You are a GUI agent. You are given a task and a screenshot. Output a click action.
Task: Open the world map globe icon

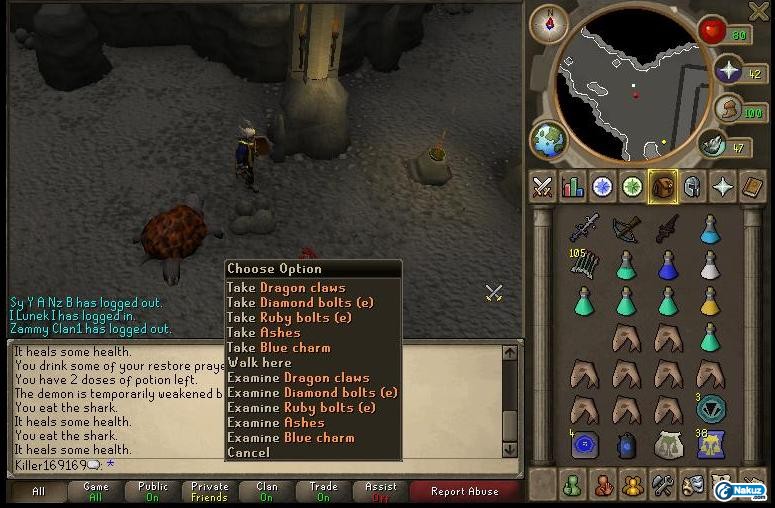pos(548,140)
